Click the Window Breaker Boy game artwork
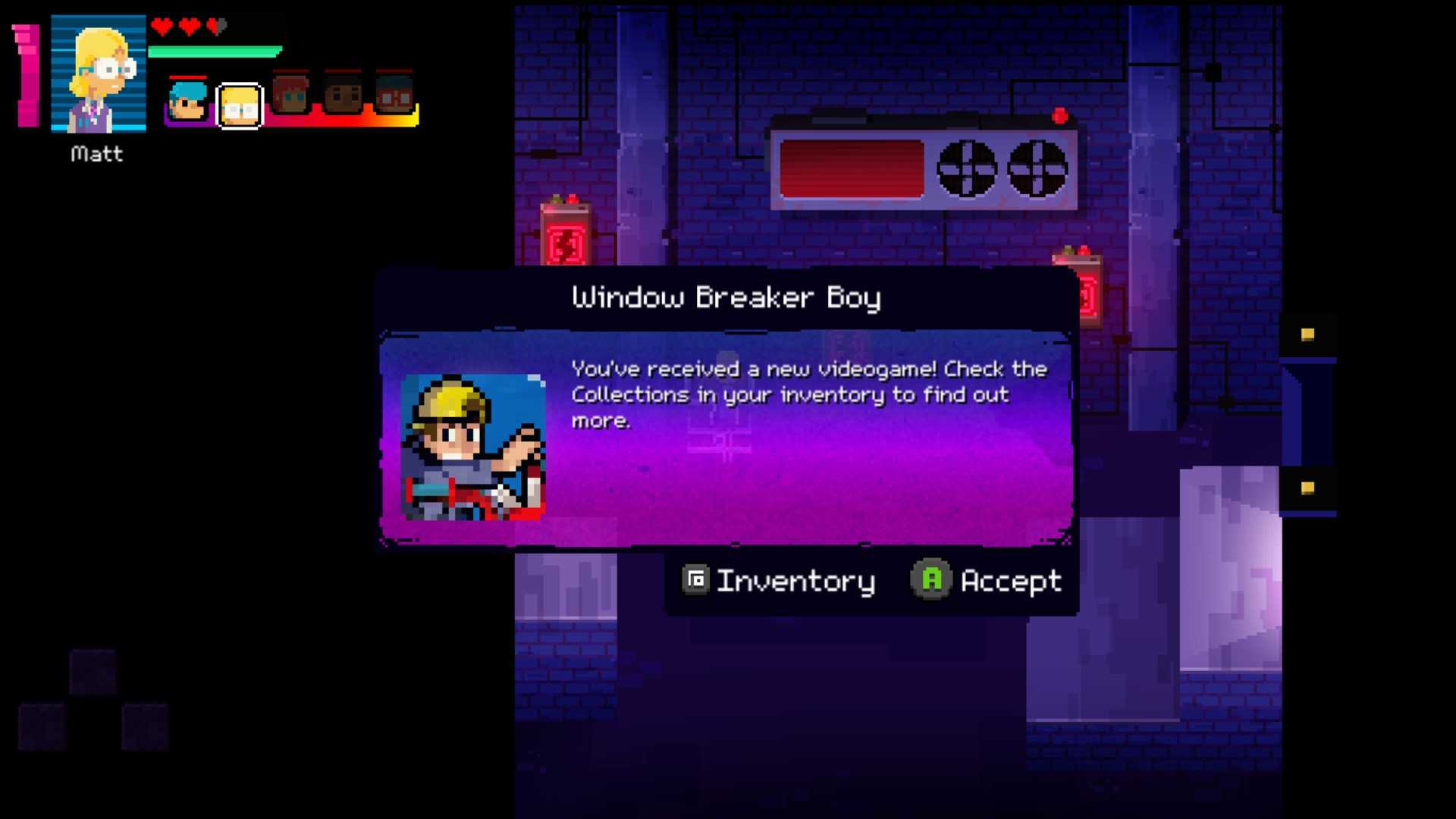 click(x=472, y=447)
